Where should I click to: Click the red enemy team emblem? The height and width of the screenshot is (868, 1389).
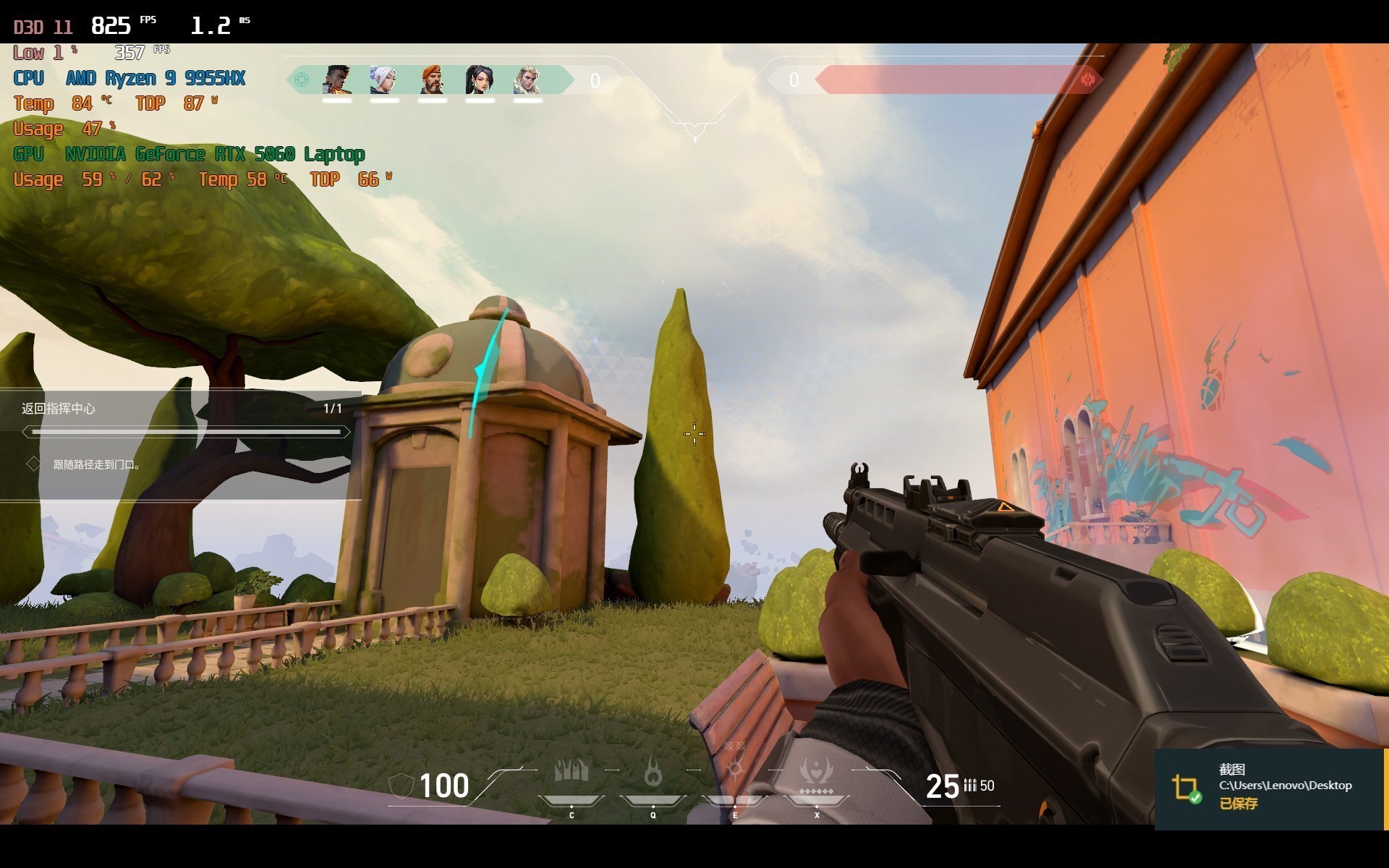pyautogui.click(x=1087, y=80)
